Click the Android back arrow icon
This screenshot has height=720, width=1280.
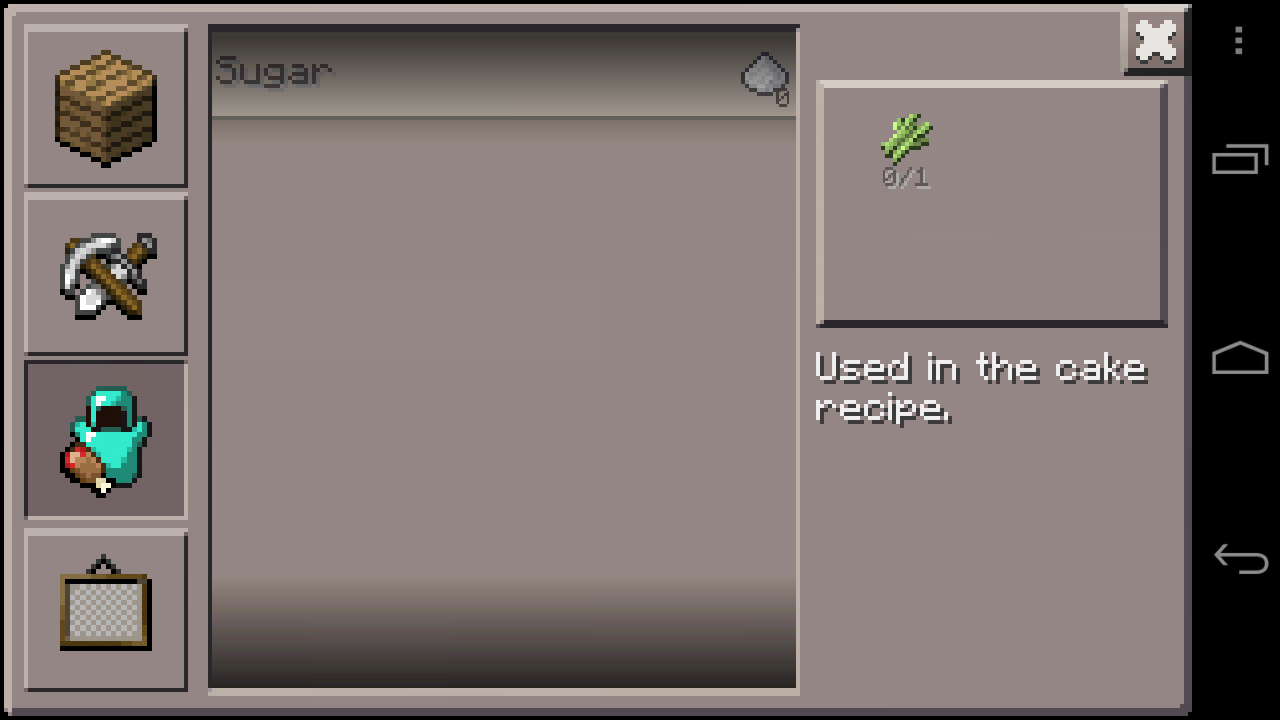[1239, 560]
